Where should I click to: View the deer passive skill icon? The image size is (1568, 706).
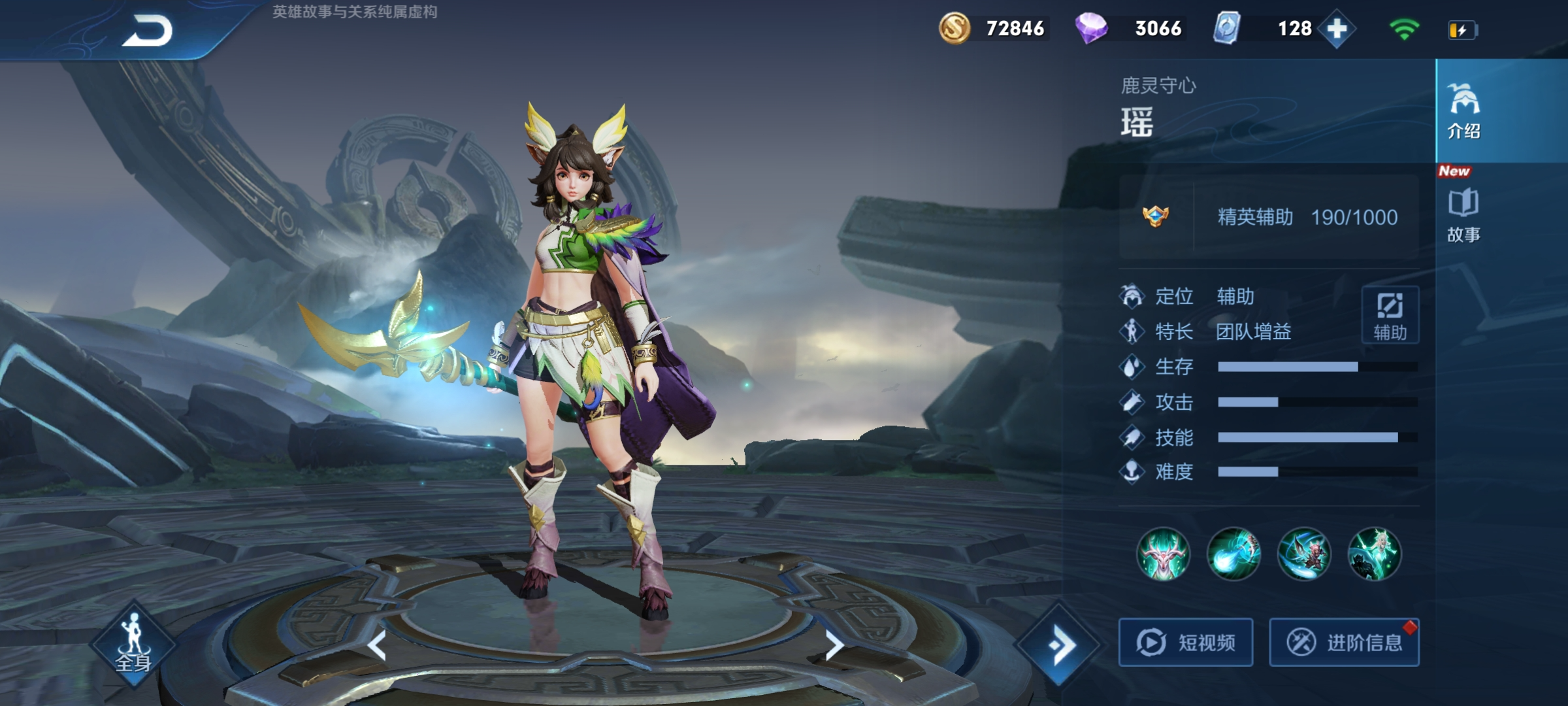[1163, 554]
